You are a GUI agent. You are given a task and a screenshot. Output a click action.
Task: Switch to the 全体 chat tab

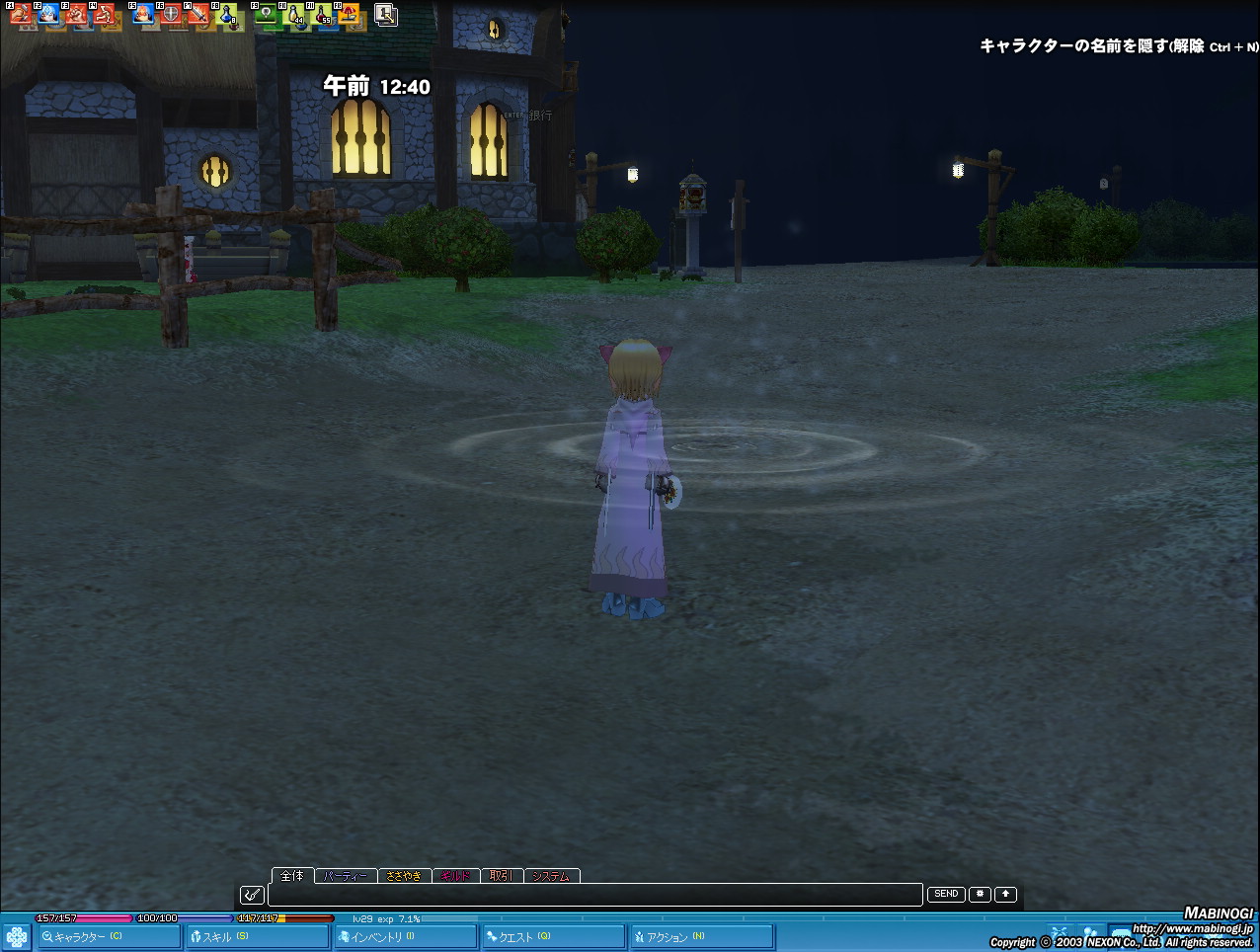click(x=292, y=876)
